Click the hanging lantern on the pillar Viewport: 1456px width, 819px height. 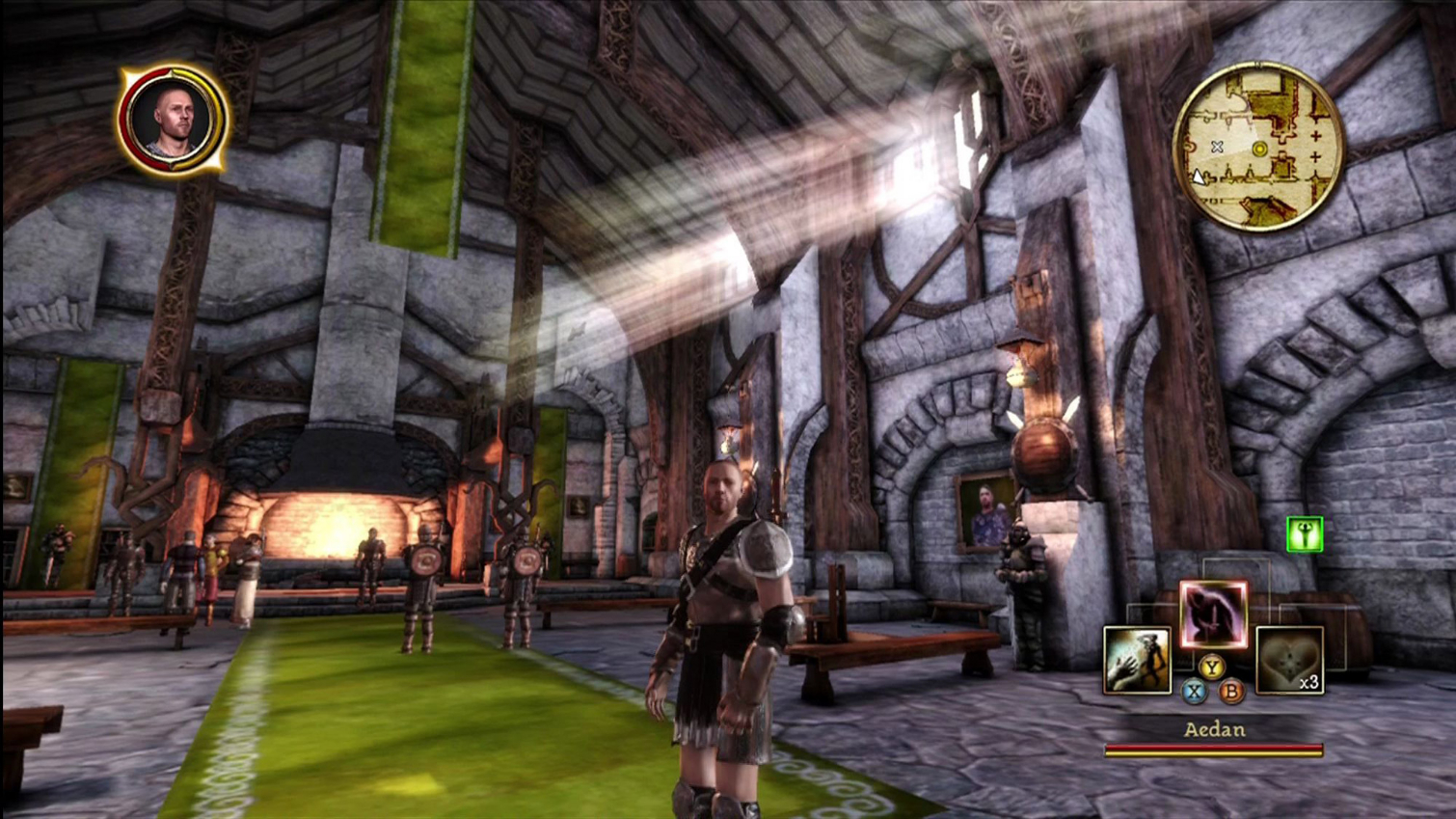coord(1019,371)
